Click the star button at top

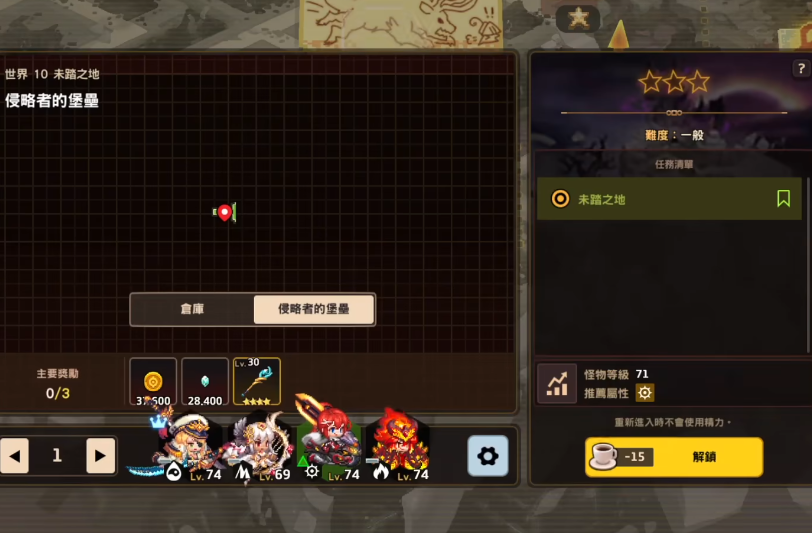(578, 17)
